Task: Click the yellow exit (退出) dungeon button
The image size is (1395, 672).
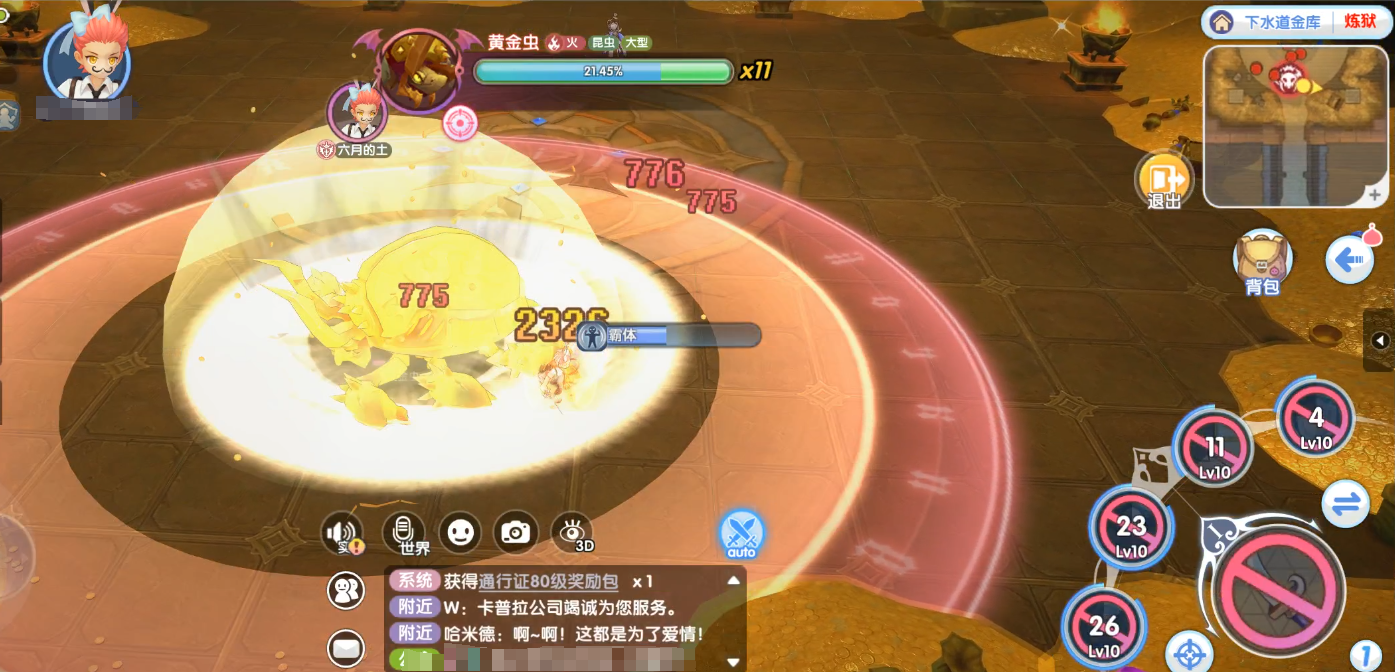Action: tap(1164, 179)
